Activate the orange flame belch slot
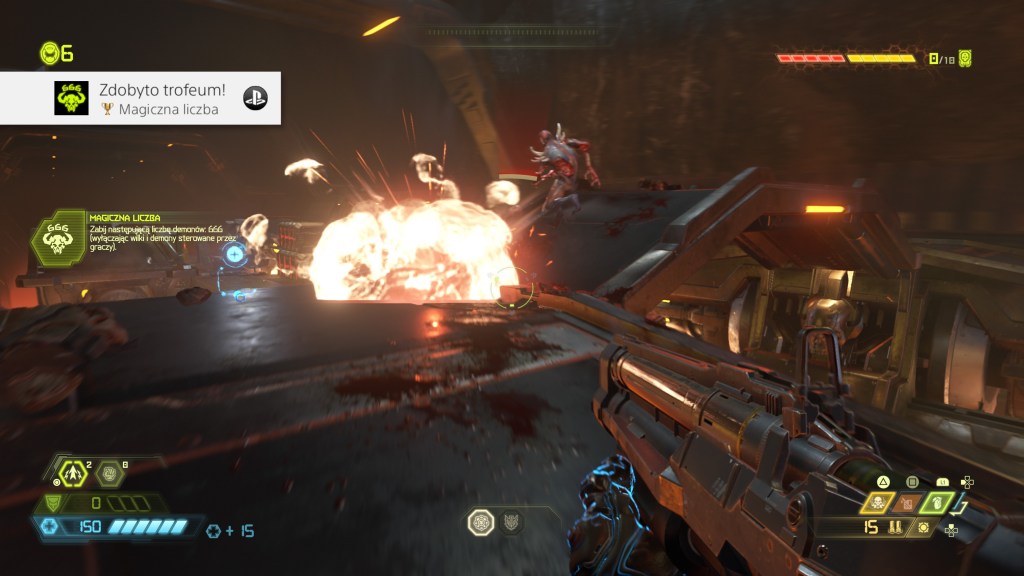This screenshot has width=1024, height=576. click(908, 503)
